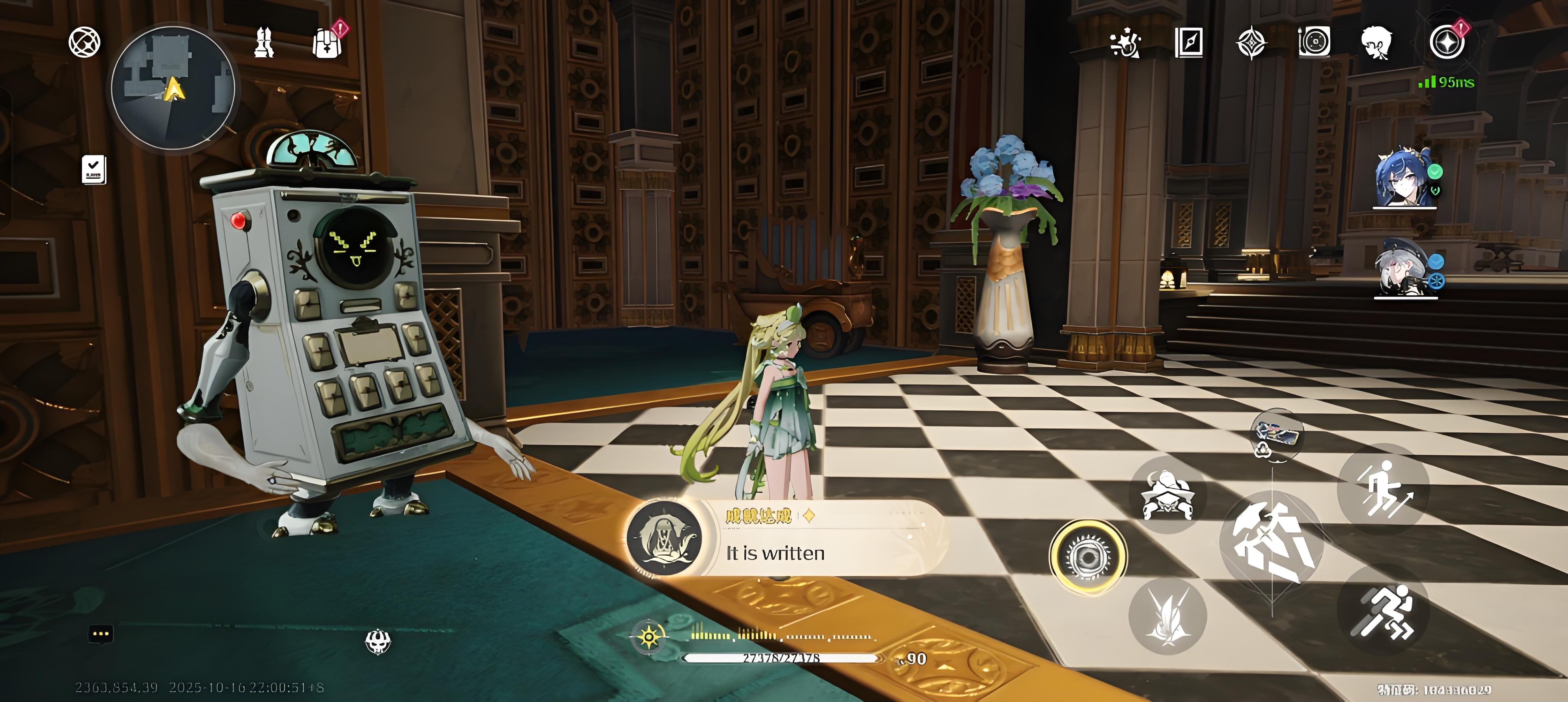This screenshot has width=1568, height=702.
Task: Open the circular minimap
Action: tap(173, 88)
